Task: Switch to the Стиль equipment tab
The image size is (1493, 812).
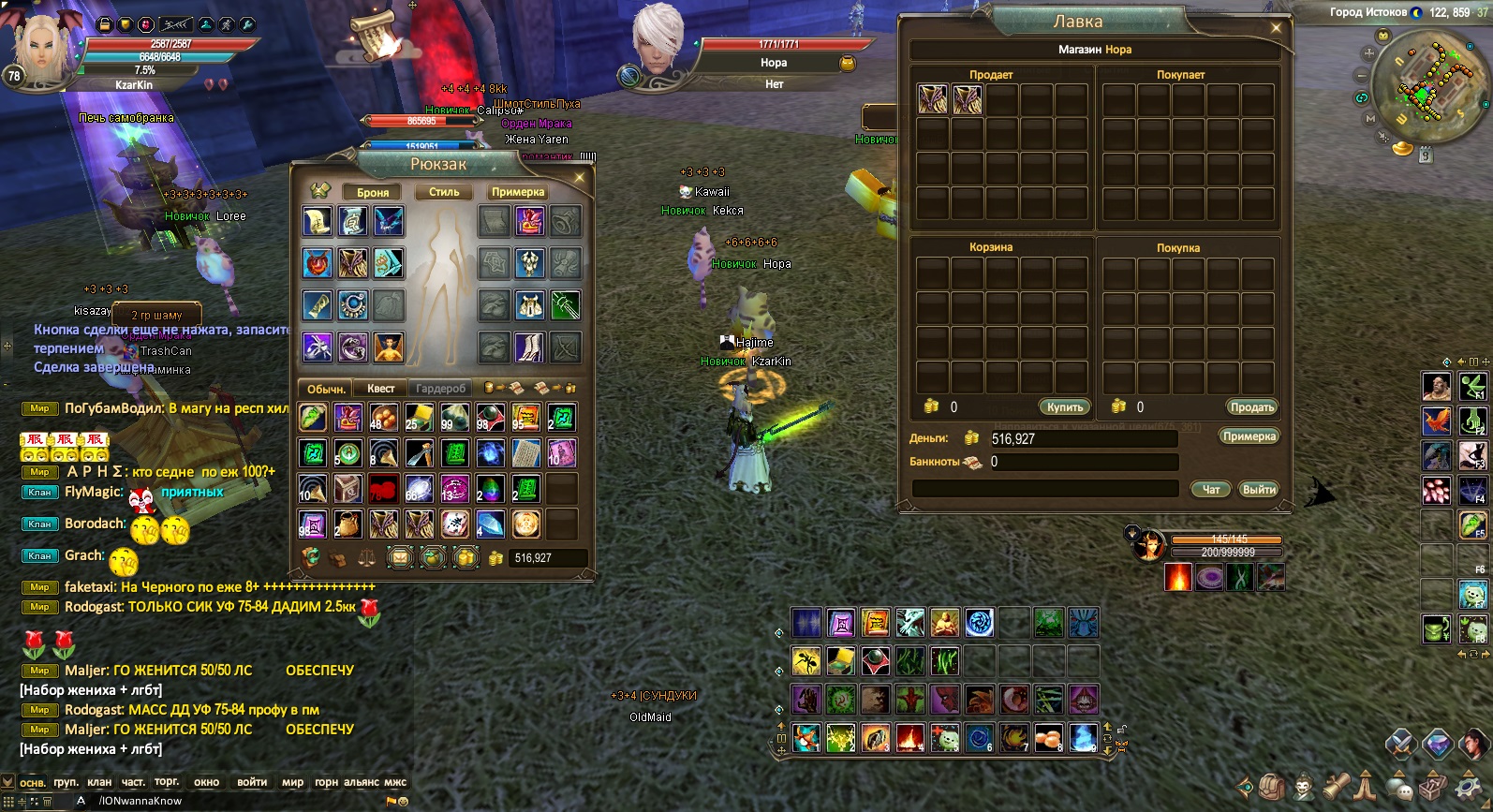Action: click(444, 192)
